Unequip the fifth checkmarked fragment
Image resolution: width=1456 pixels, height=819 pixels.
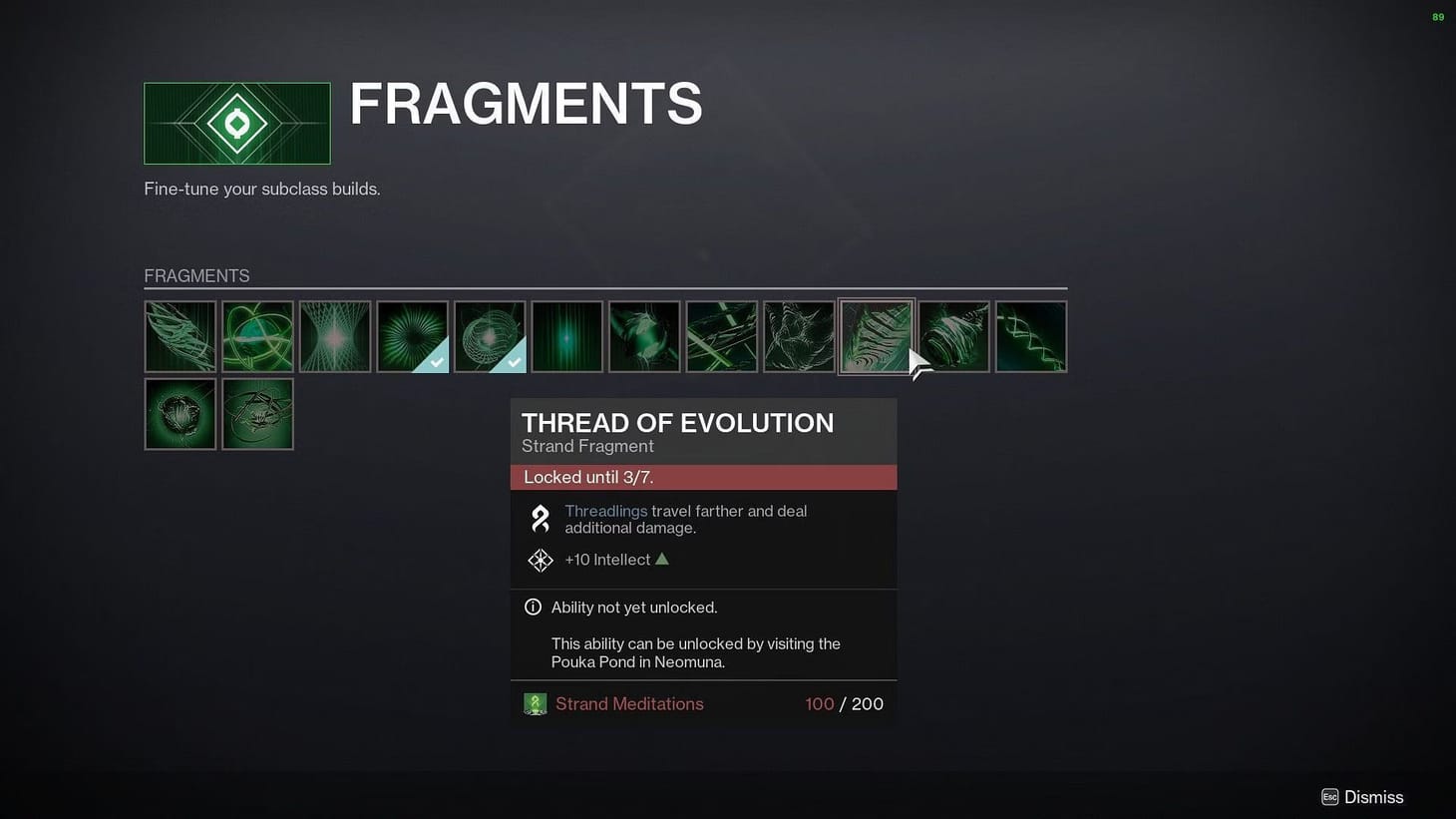[489, 335]
